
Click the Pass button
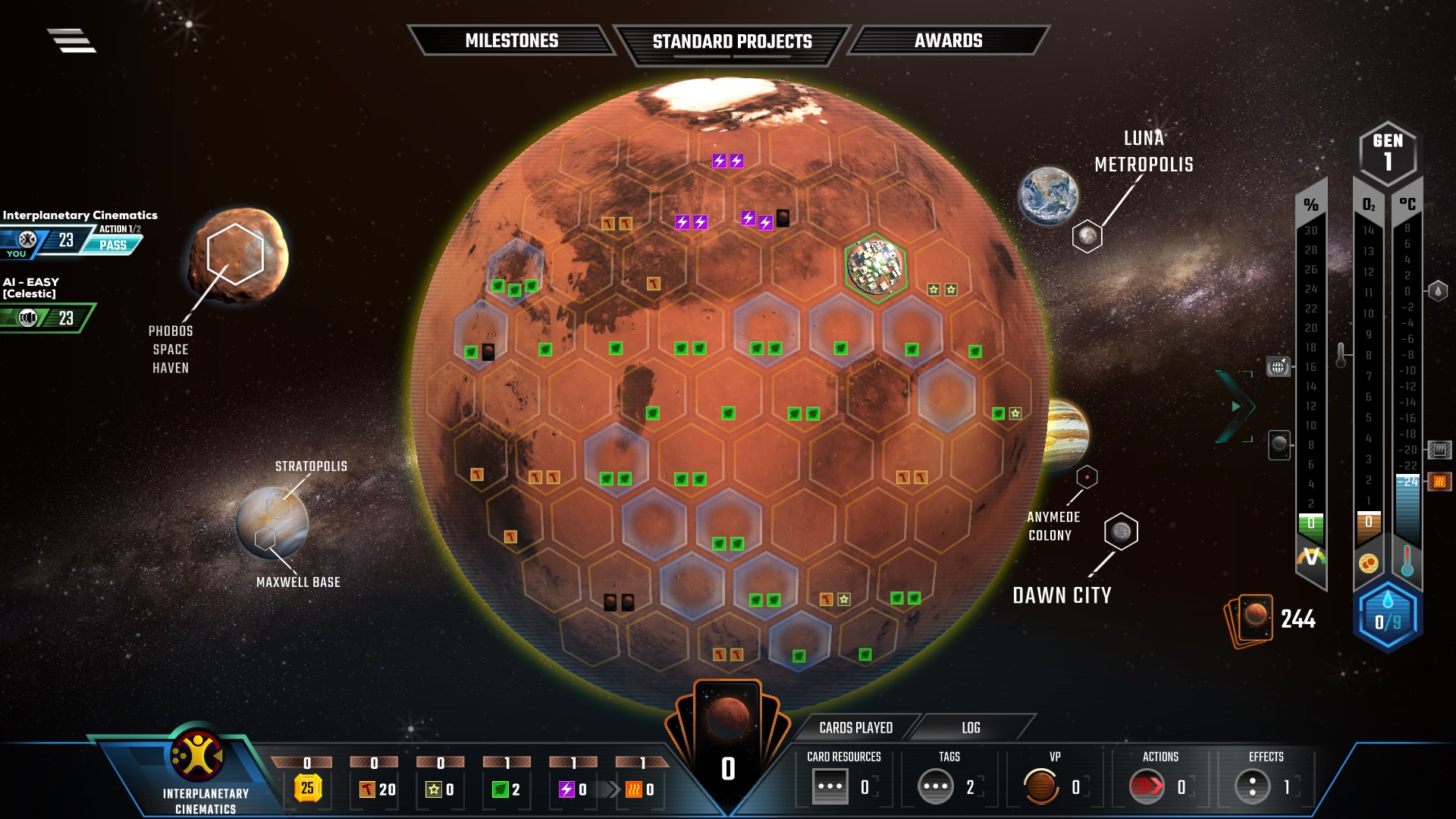click(x=113, y=245)
